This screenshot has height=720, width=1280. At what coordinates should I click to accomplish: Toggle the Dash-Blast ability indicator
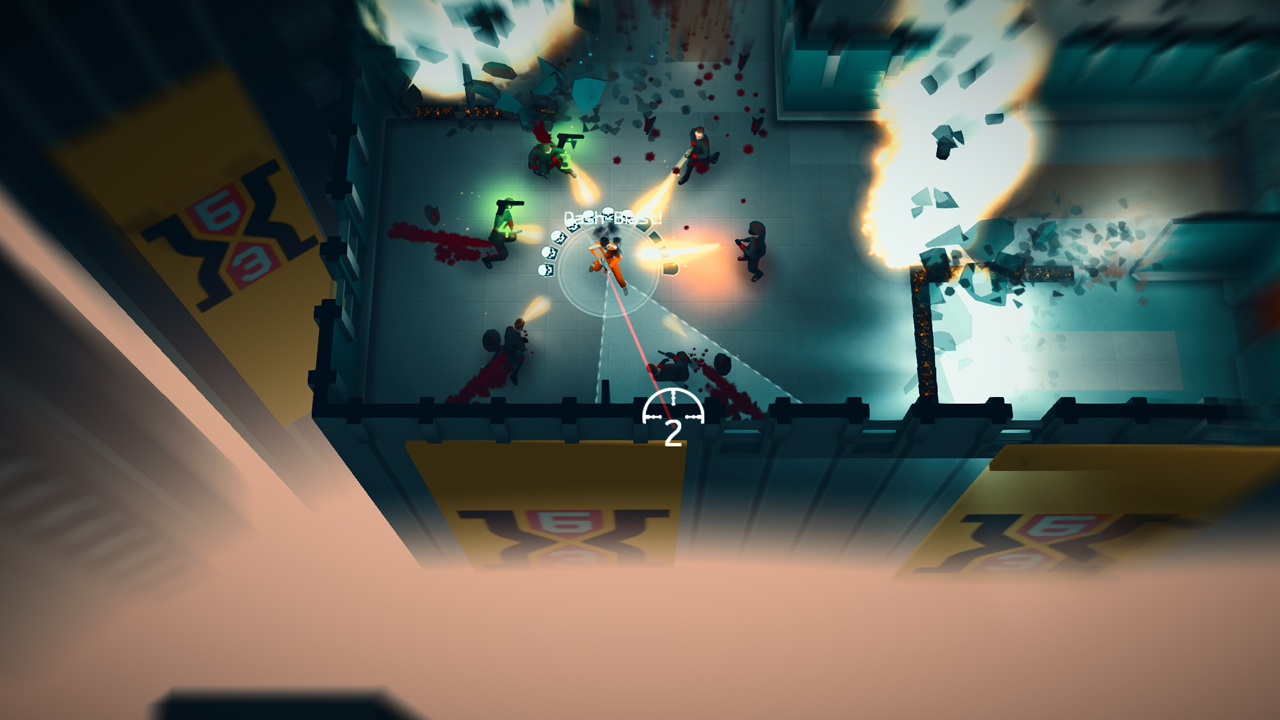coord(614,216)
